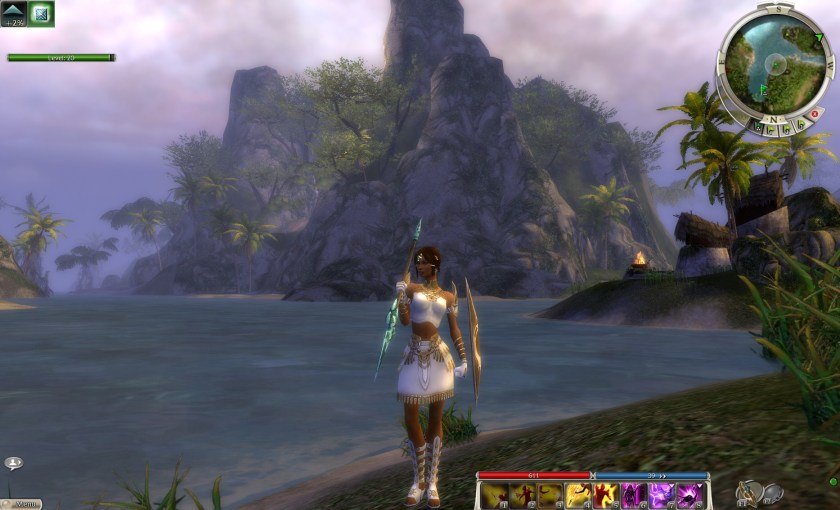Use the skill in slot 2
Screen dimensions: 840x510
click(x=523, y=495)
